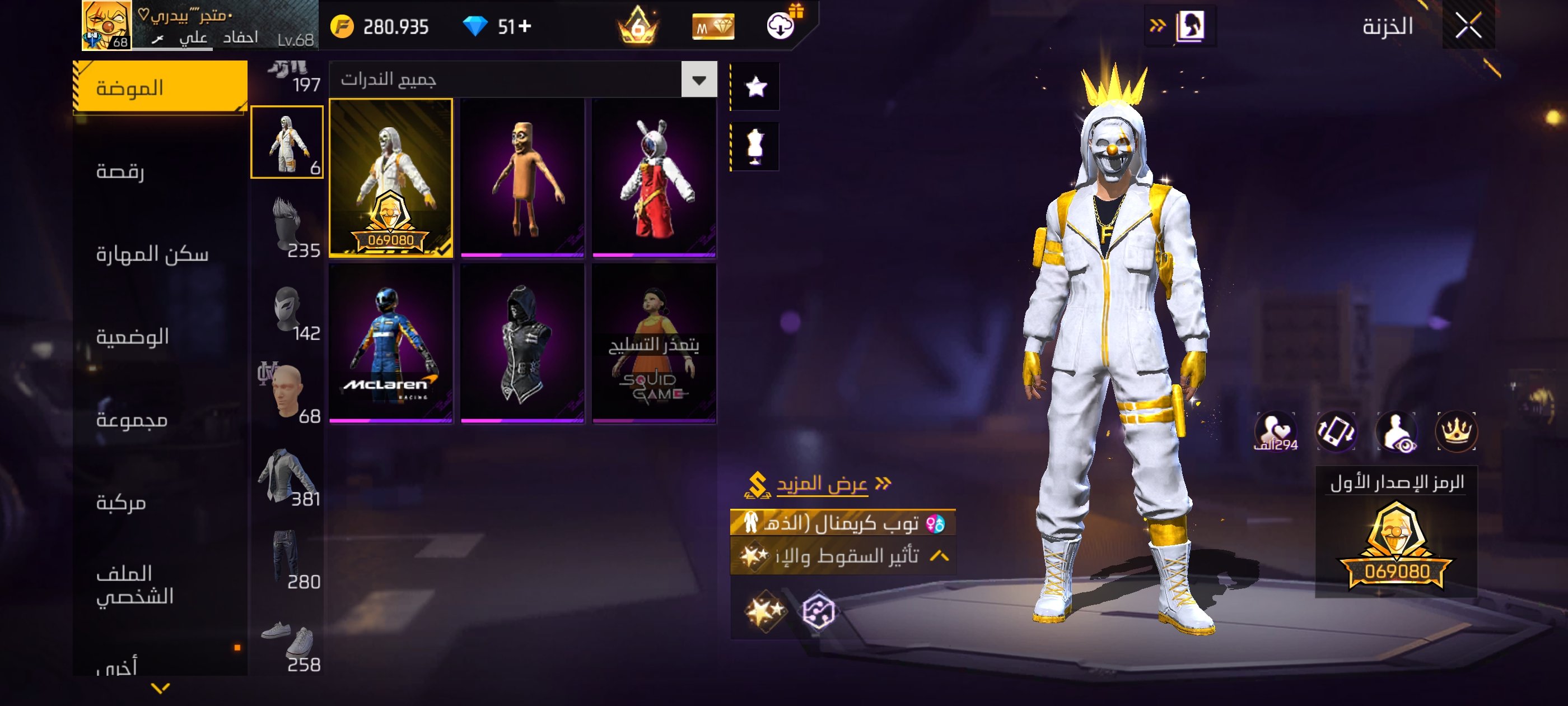Open the hair category with 235 items

(287, 226)
